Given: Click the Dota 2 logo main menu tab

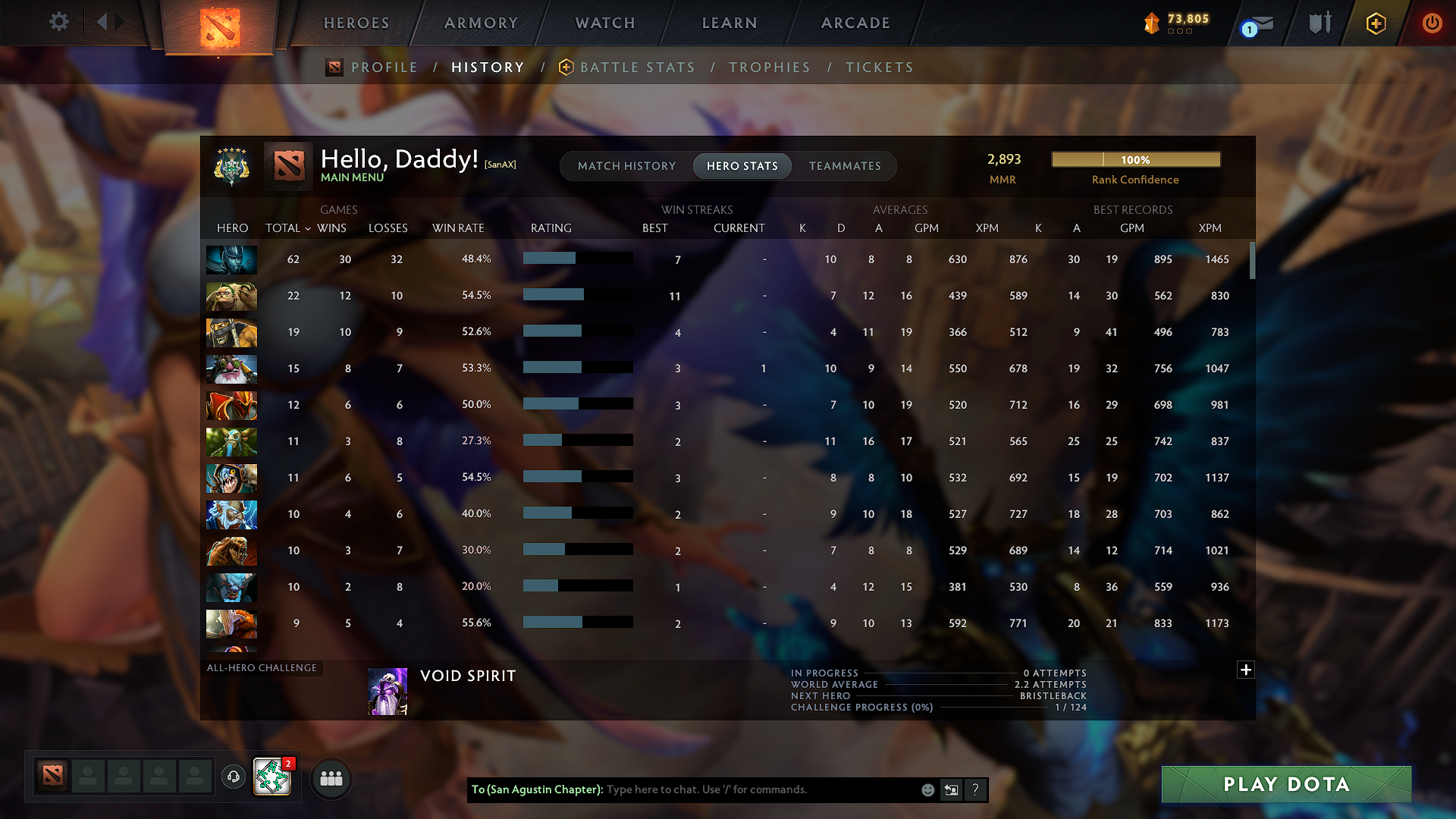Looking at the screenshot, I should [x=220, y=27].
